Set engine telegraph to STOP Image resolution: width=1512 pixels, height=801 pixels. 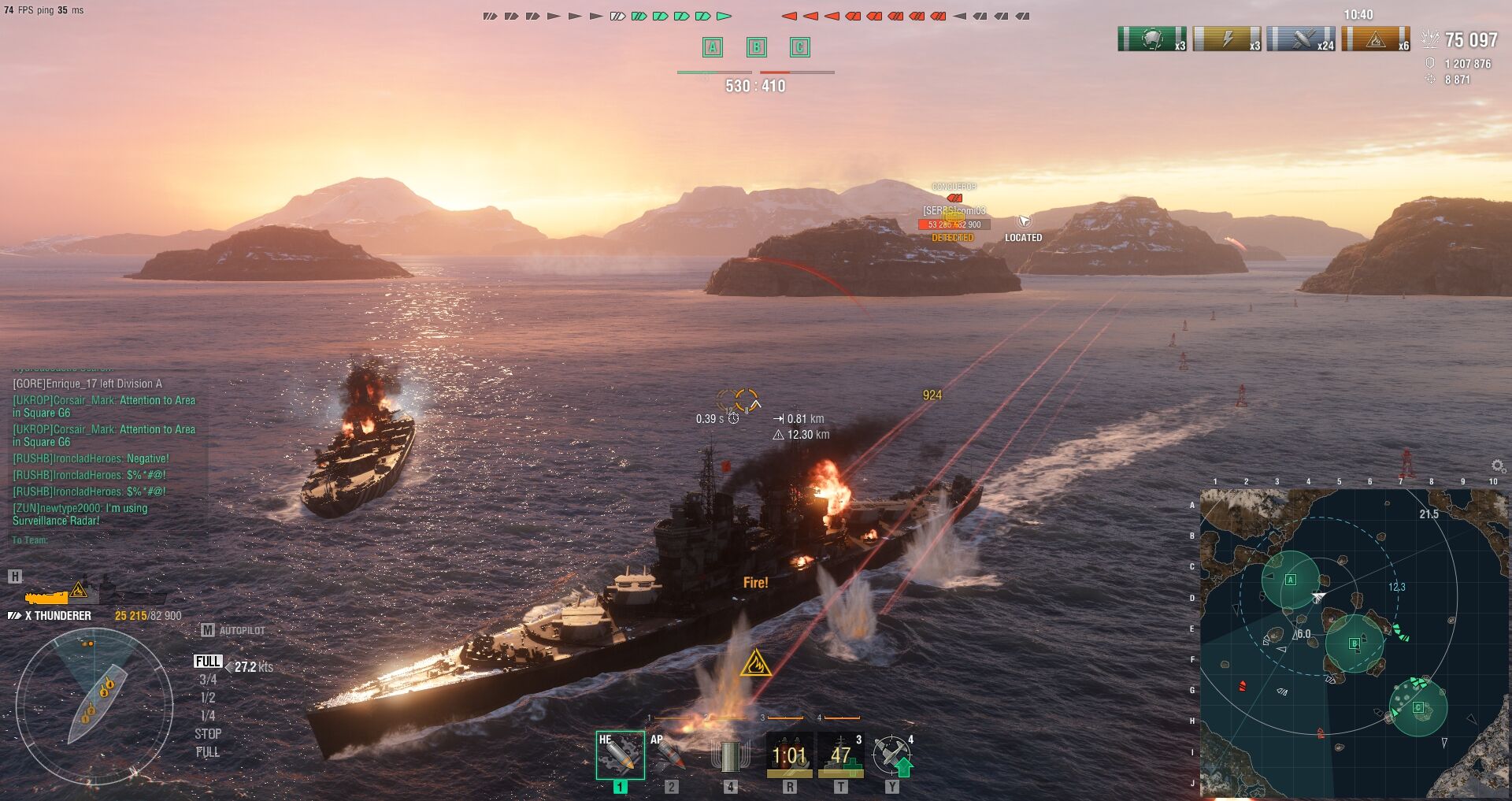click(x=208, y=734)
